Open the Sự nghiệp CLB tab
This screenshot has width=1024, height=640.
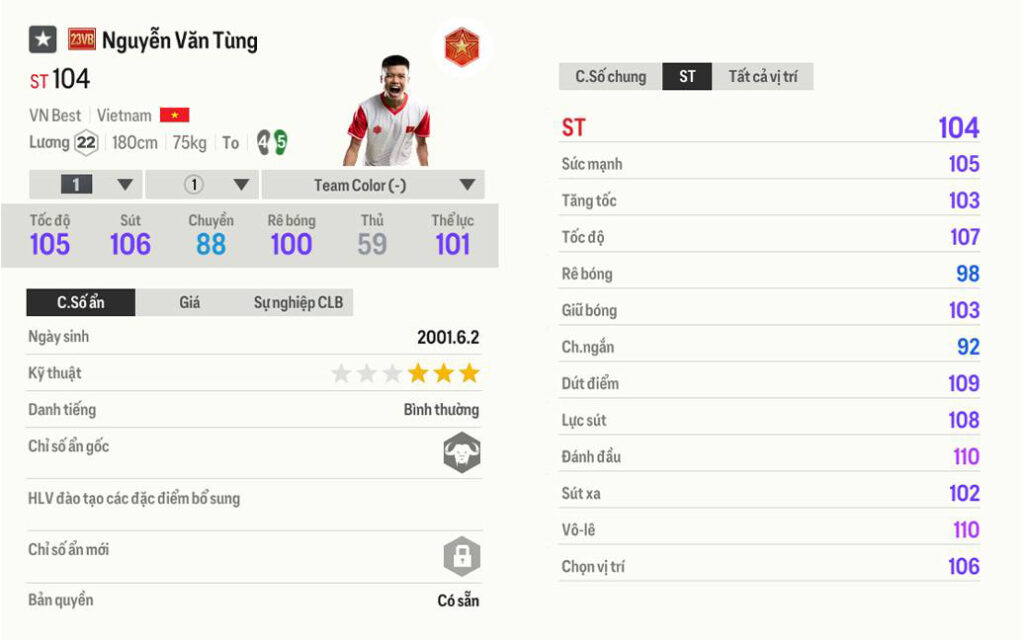tap(298, 302)
